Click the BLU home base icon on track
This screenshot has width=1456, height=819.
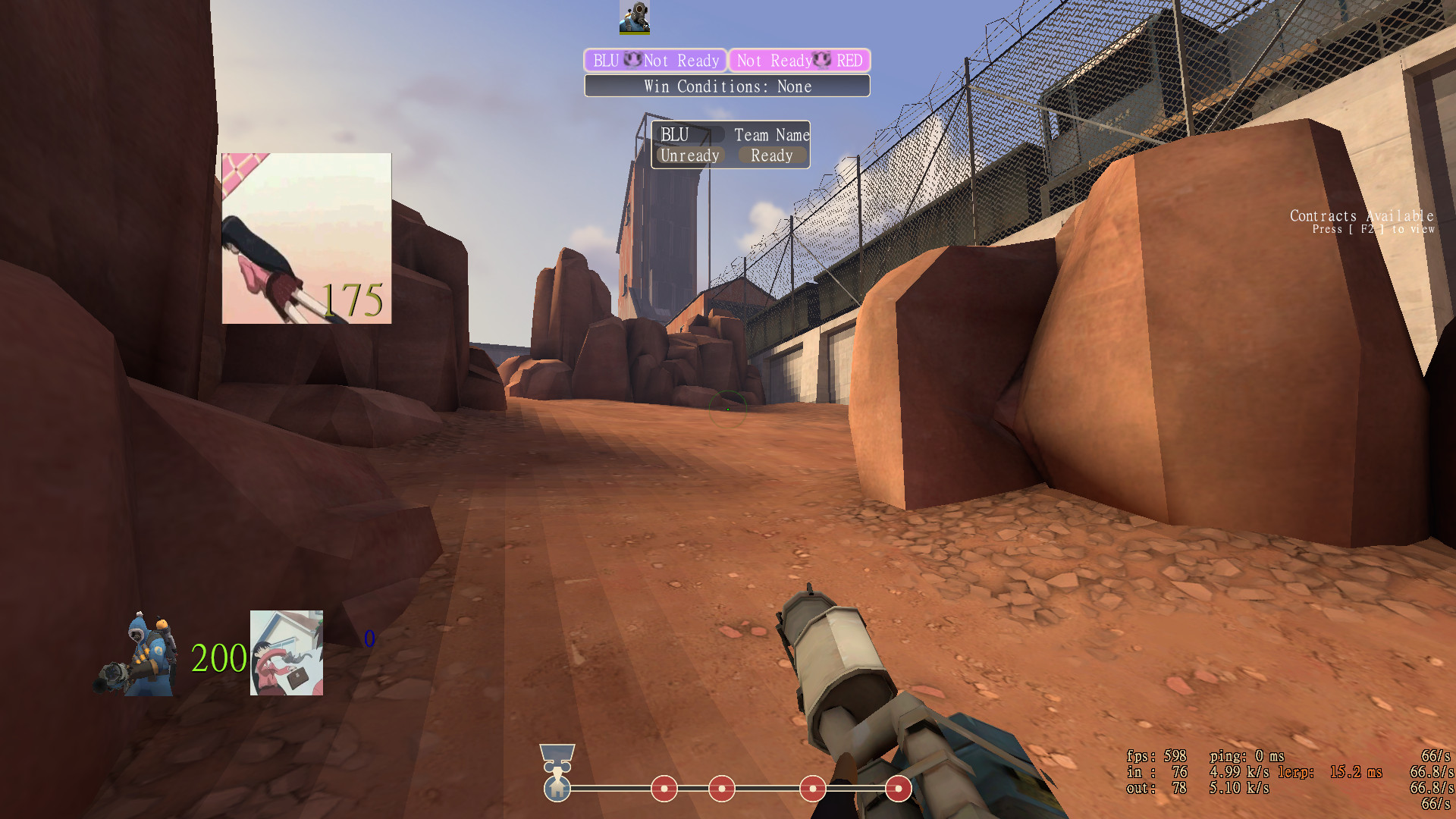(559, 789)
